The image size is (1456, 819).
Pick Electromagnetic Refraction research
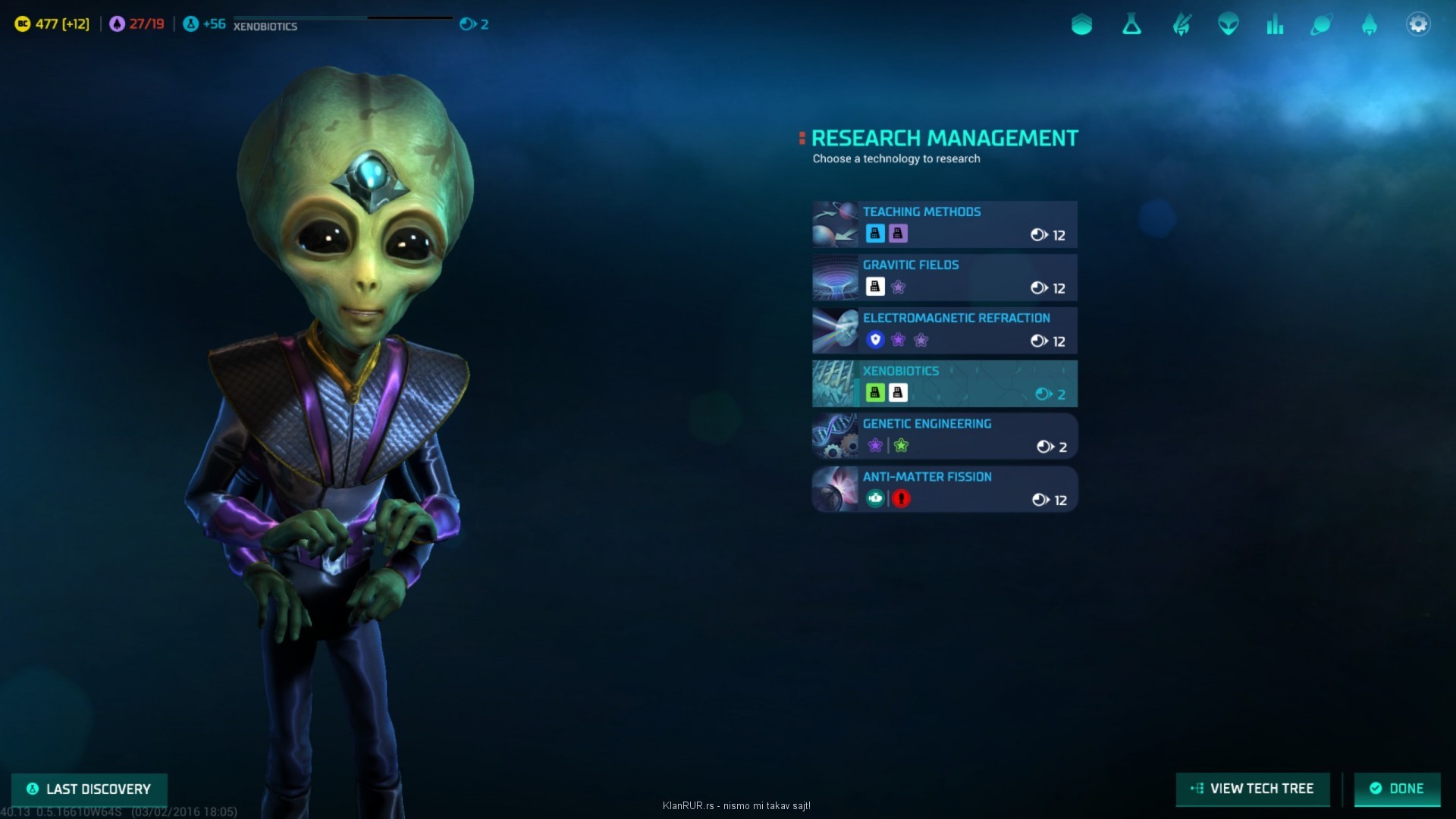[944, 331]
